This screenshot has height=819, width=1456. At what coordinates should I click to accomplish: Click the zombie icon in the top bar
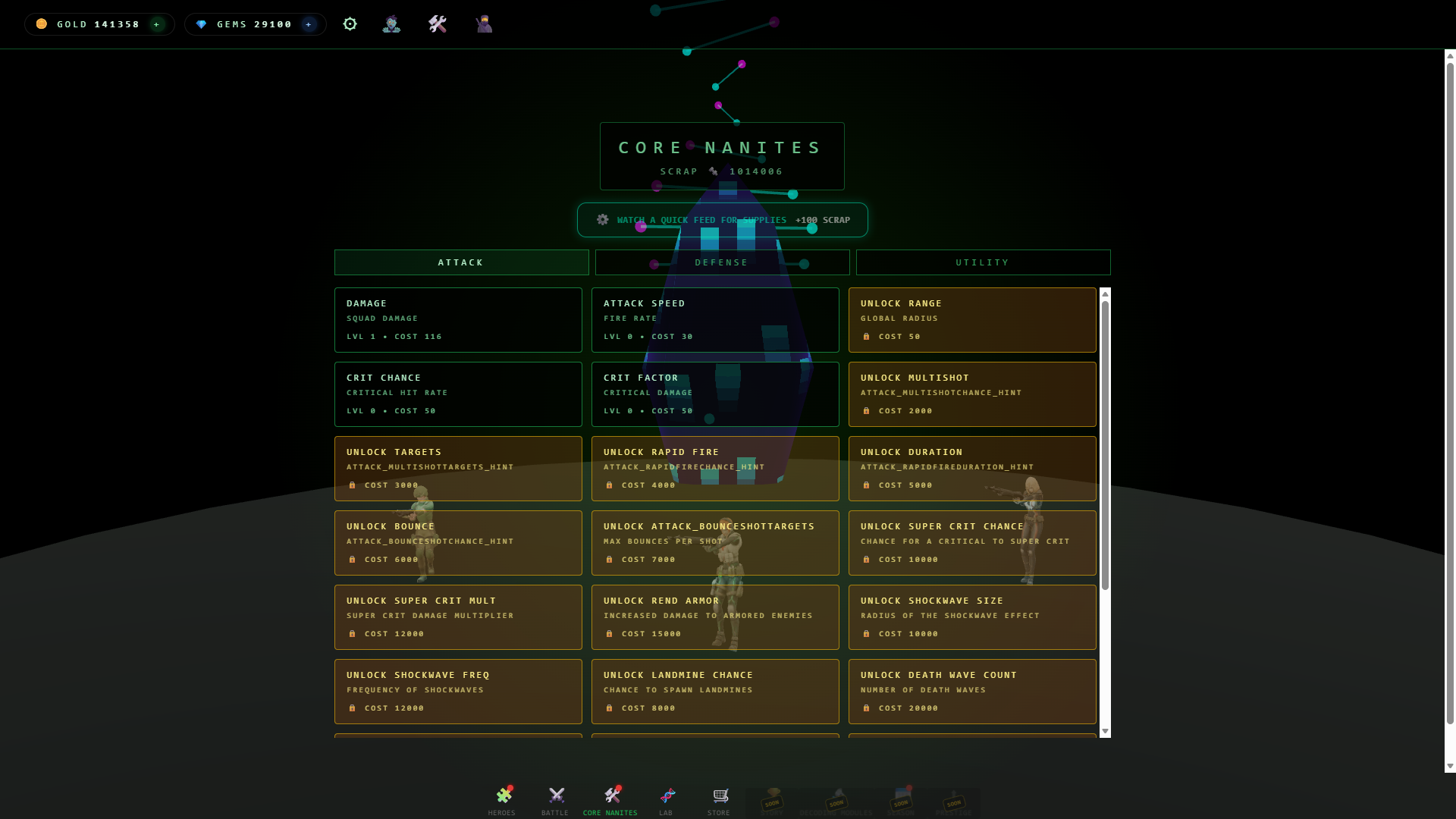tap(391, 24)
